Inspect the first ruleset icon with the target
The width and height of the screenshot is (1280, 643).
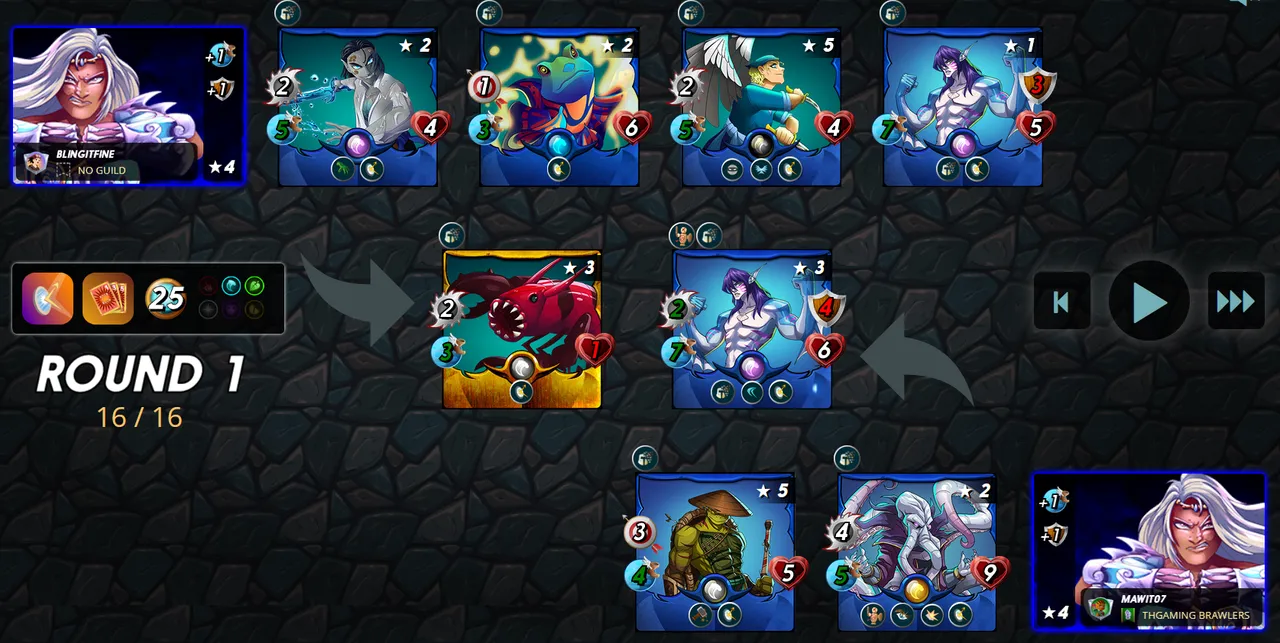pos(47,299)
